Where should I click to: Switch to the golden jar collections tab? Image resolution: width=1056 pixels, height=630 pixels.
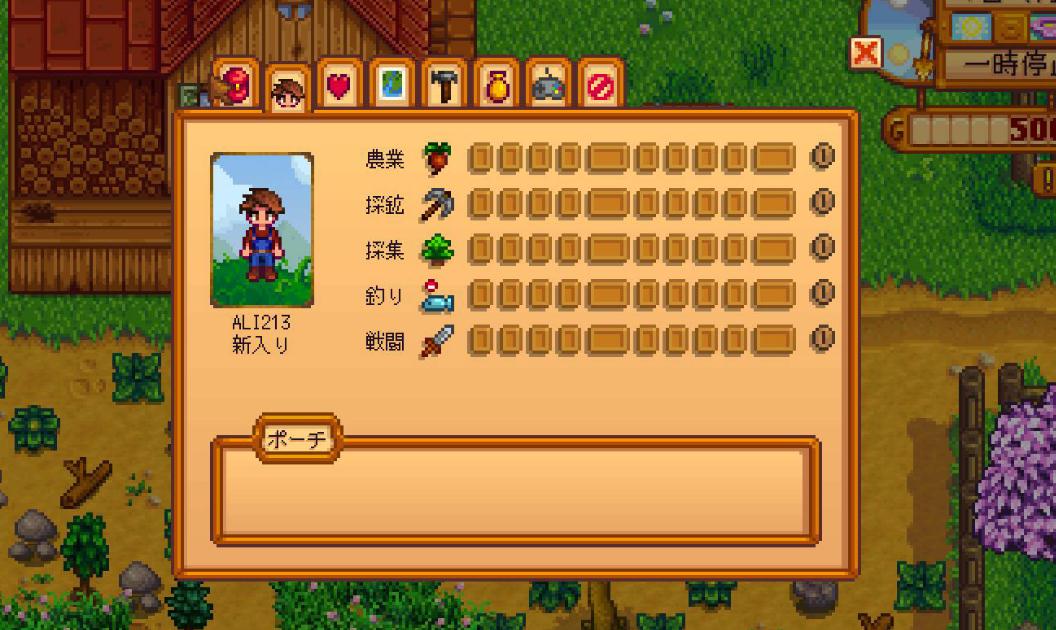click(496, 86)
